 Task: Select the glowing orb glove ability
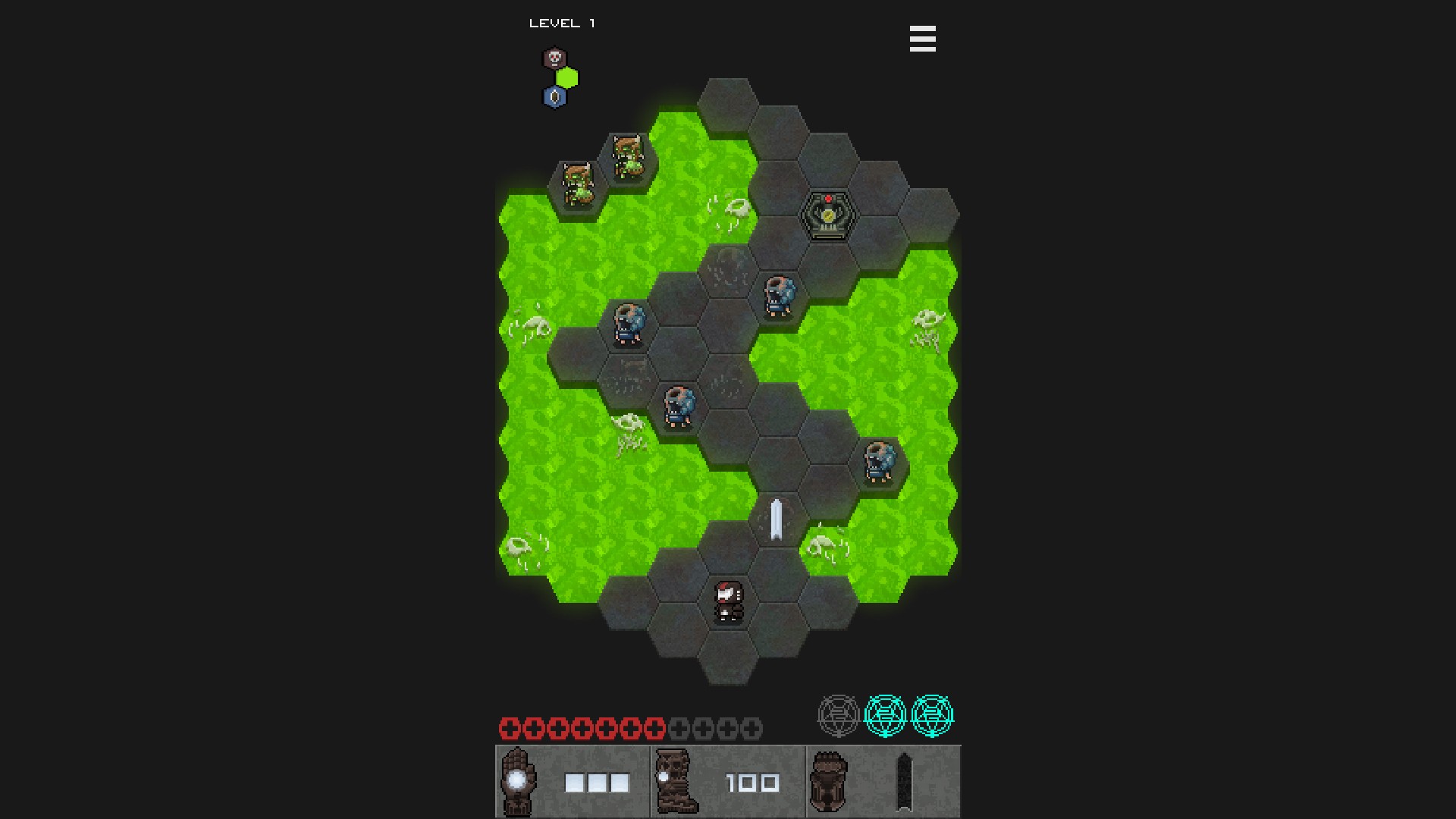point(518,782)
